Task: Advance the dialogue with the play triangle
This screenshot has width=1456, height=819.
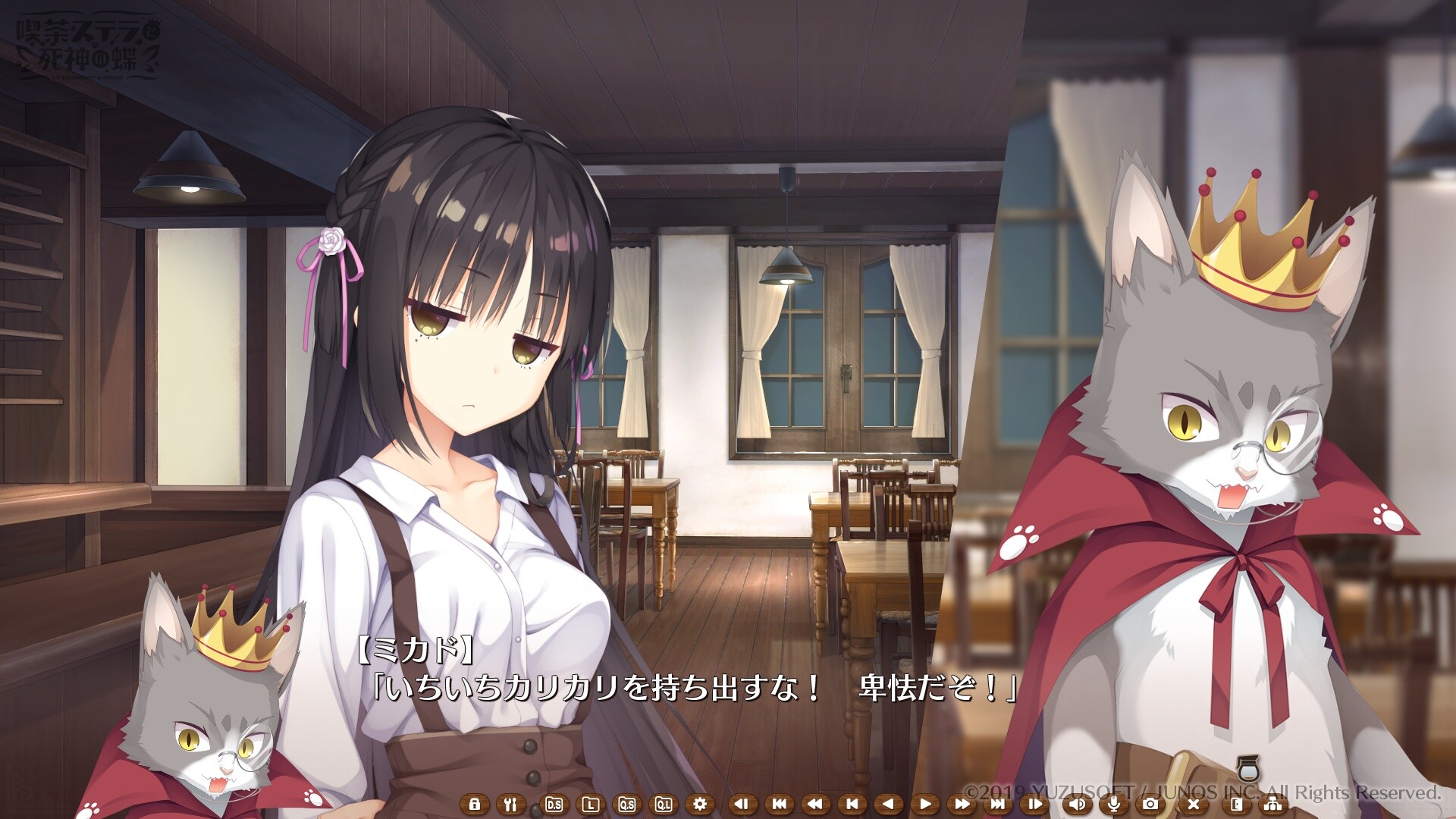Action: pos(926,804)
